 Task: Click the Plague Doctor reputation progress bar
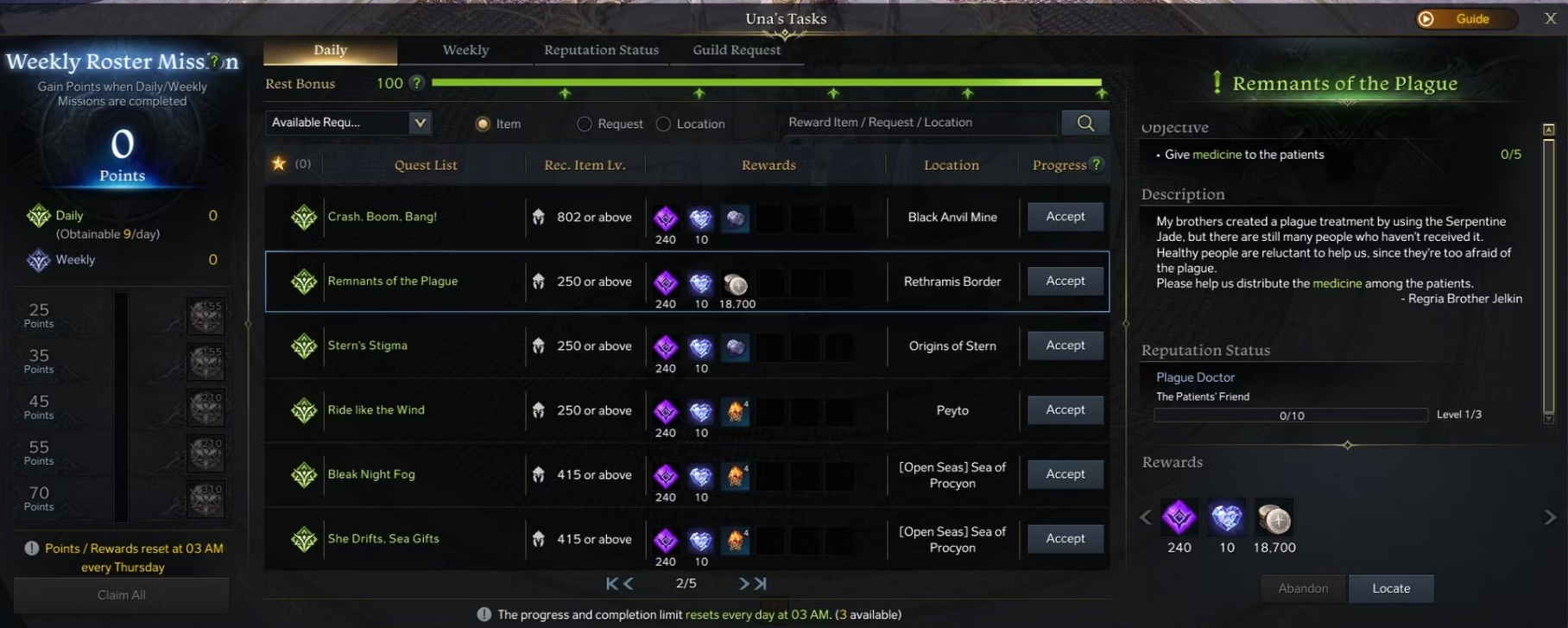[x=1290, y=415]
